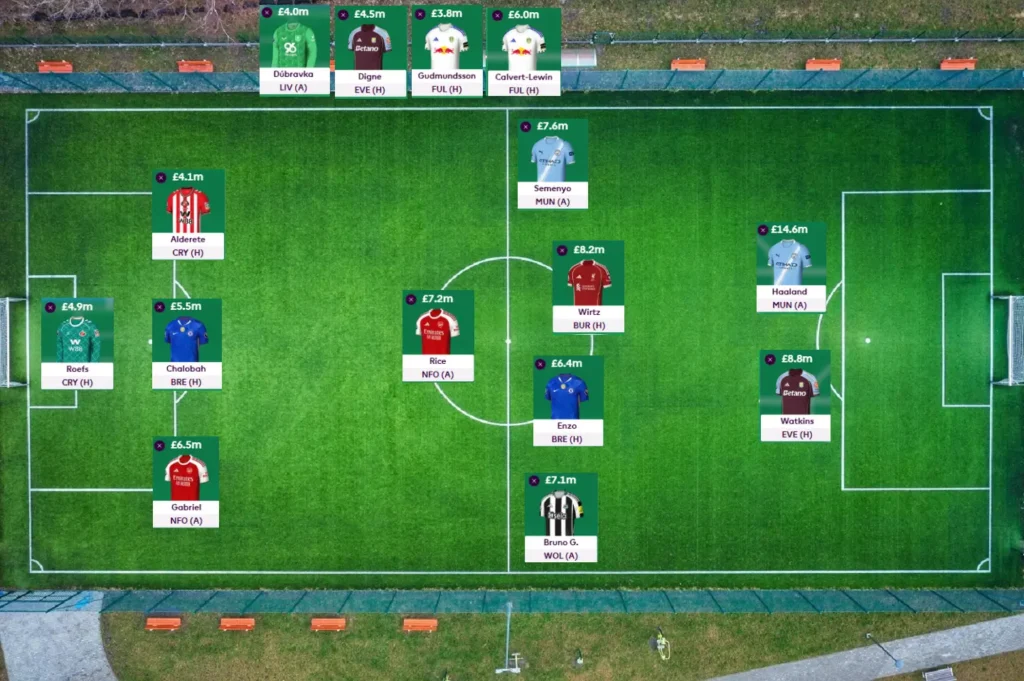Select Enzo's player card

567,397
